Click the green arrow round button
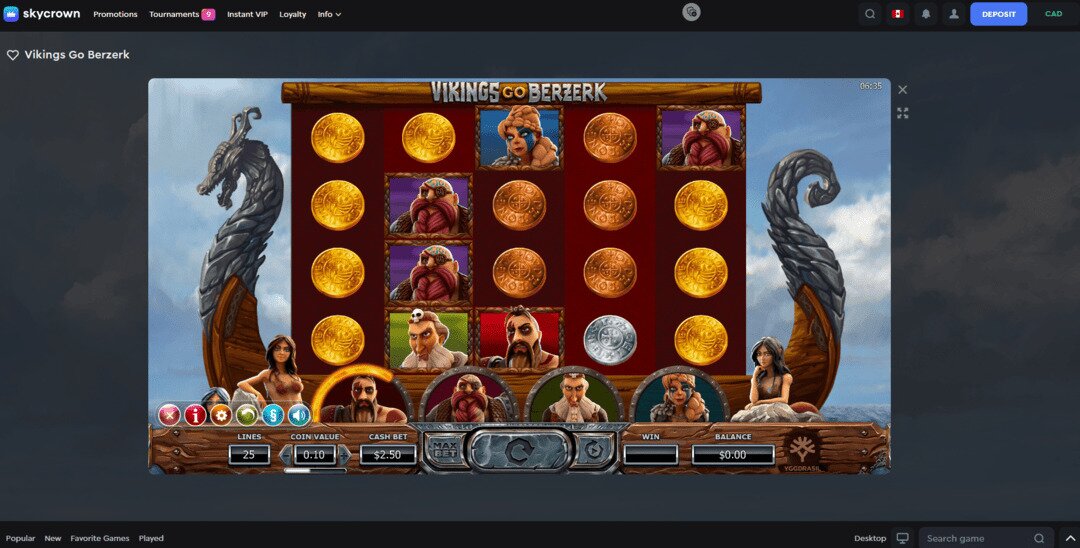The width and height of the screenshot is (1080, 548). pos(247,414)
